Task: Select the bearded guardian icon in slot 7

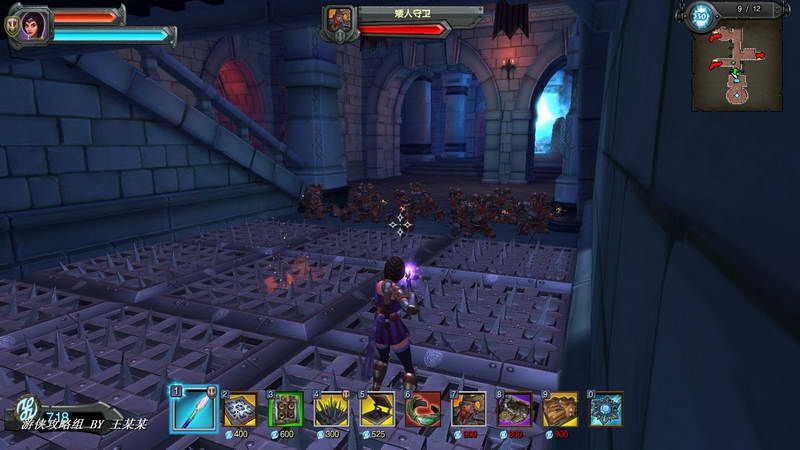Action: [x=469, y=410]
